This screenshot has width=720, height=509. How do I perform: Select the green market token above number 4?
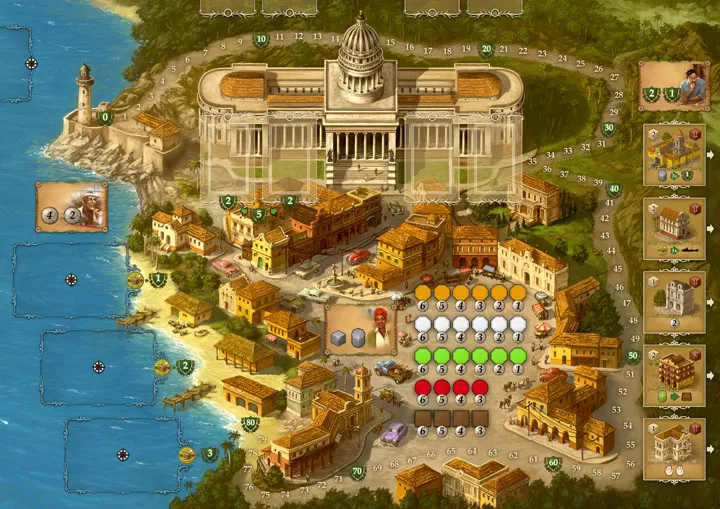click(461, 356)
